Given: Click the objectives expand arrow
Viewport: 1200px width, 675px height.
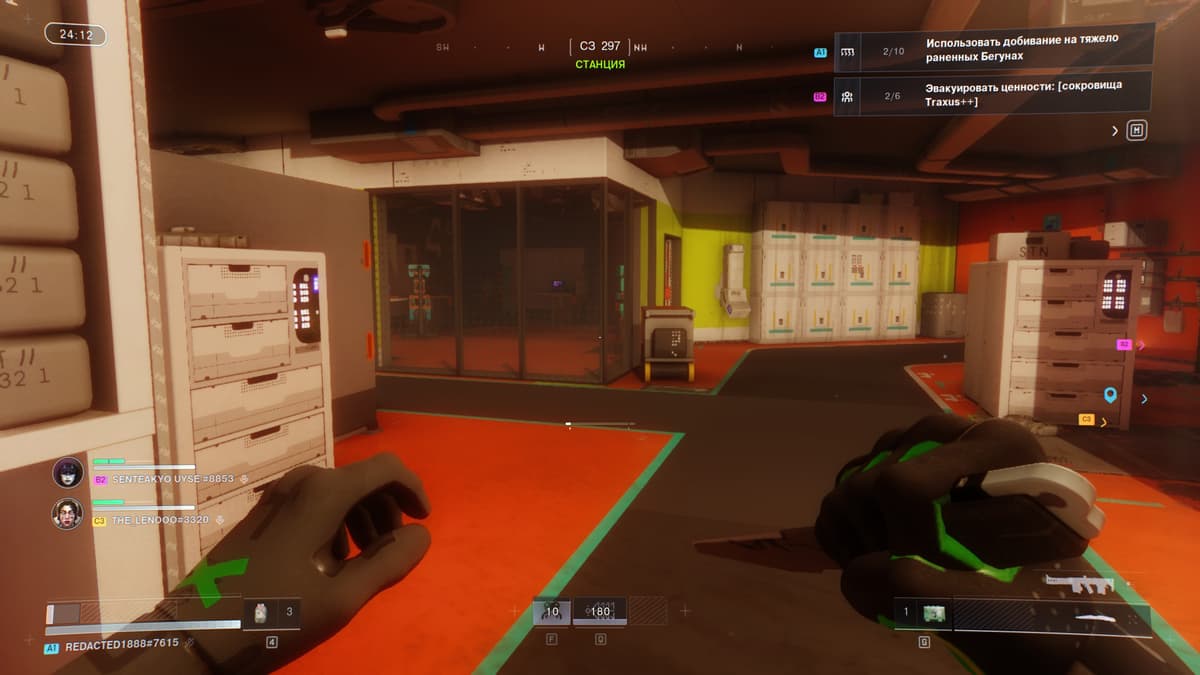Looking at the screenshot, I should [1115, 130].
